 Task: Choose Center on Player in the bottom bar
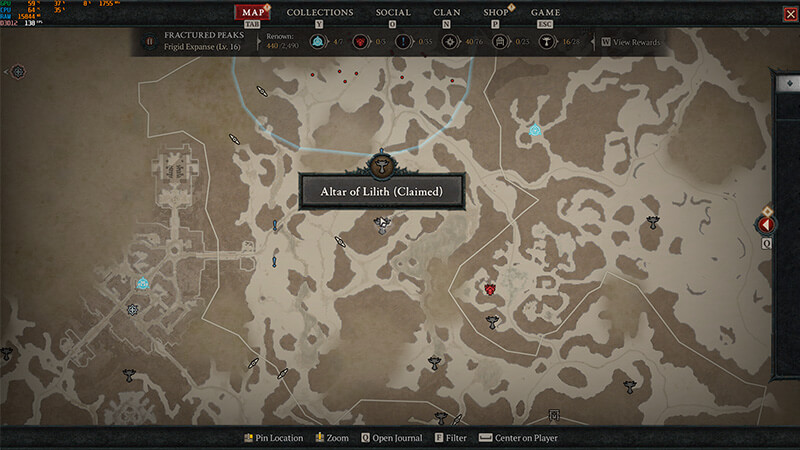click(x=518, y=438)
